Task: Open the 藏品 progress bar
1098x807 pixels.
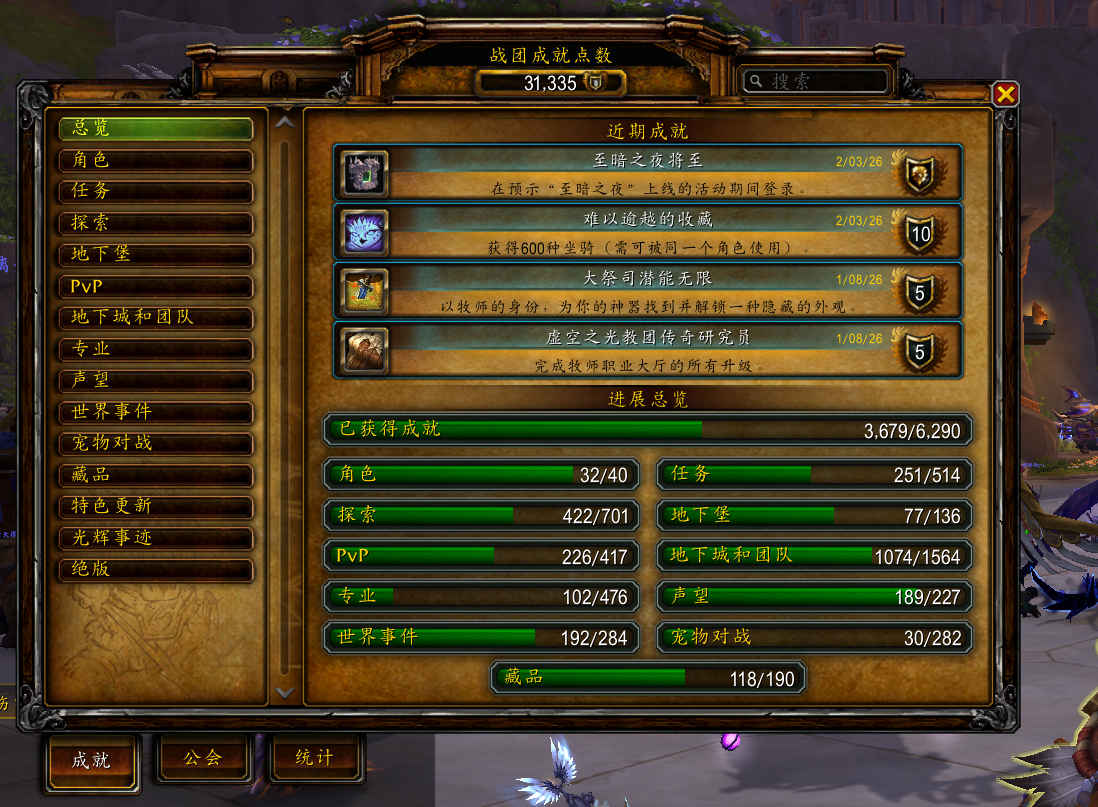Action: pos(647,678)
